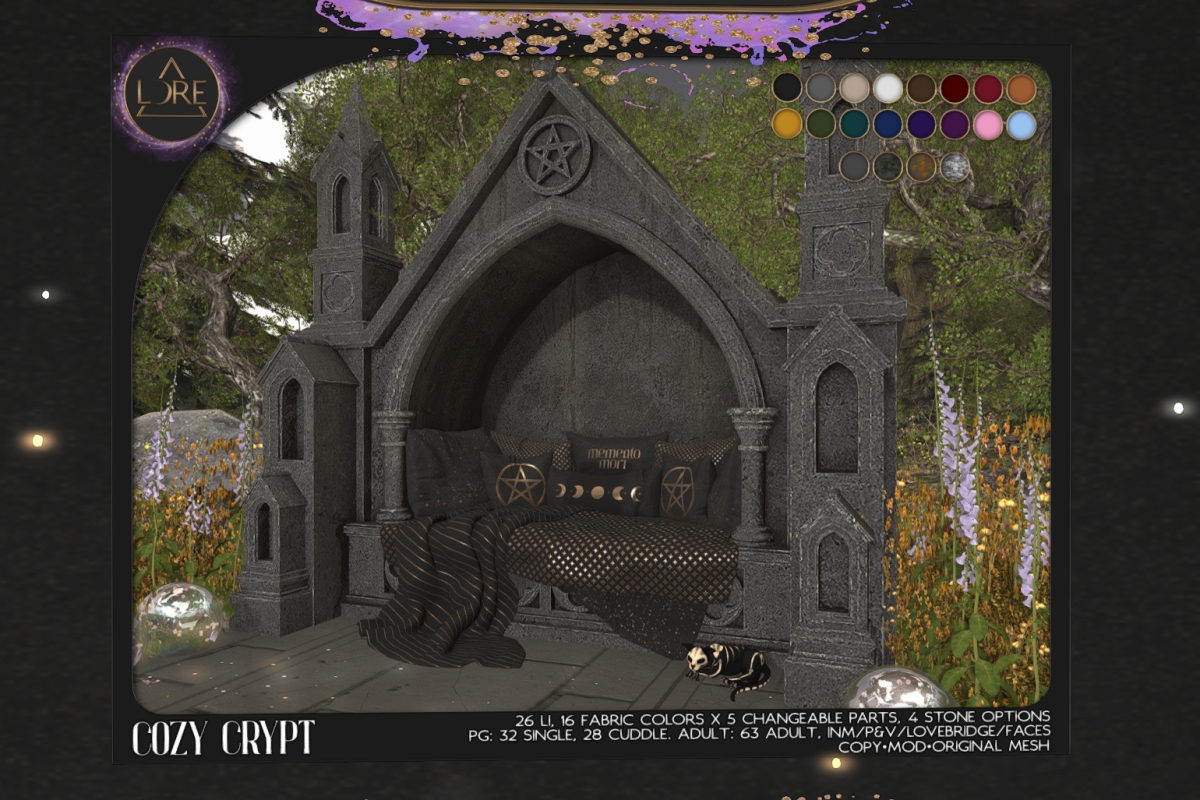Choose the beige fabric color swatch
1200x800 pixels.
coord(854,88)
